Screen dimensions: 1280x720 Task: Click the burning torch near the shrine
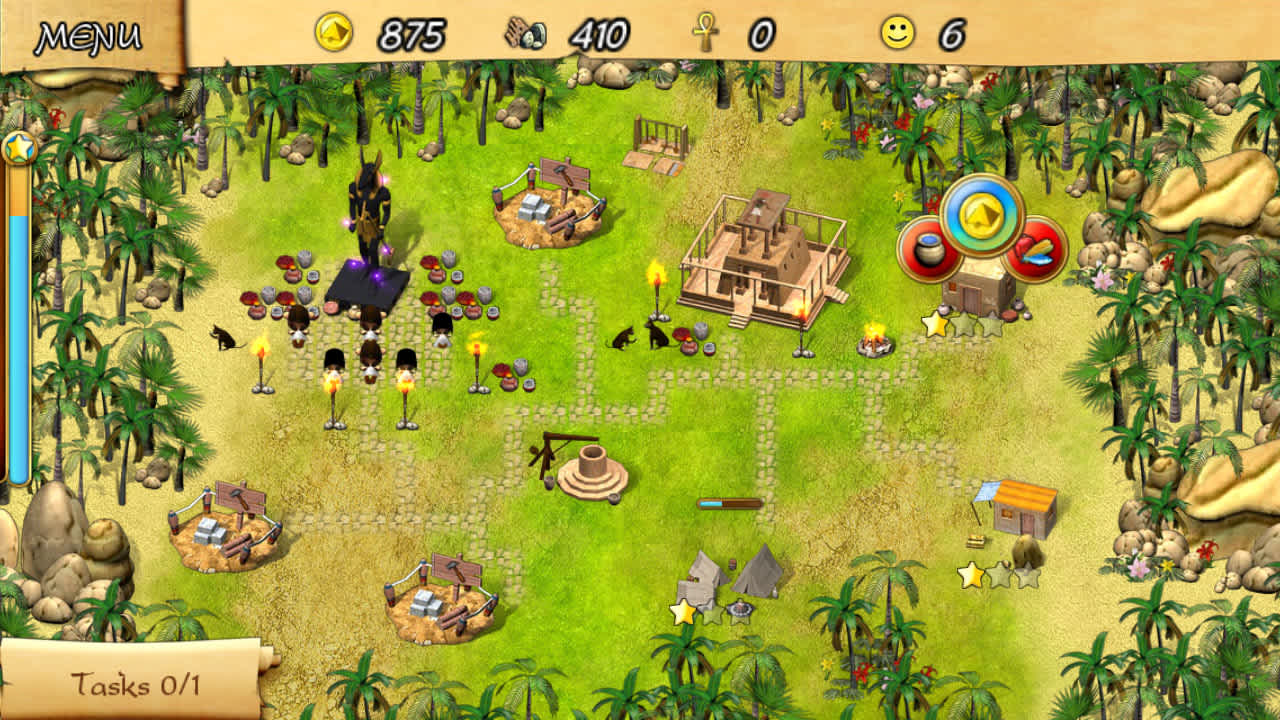click(264, 361)
